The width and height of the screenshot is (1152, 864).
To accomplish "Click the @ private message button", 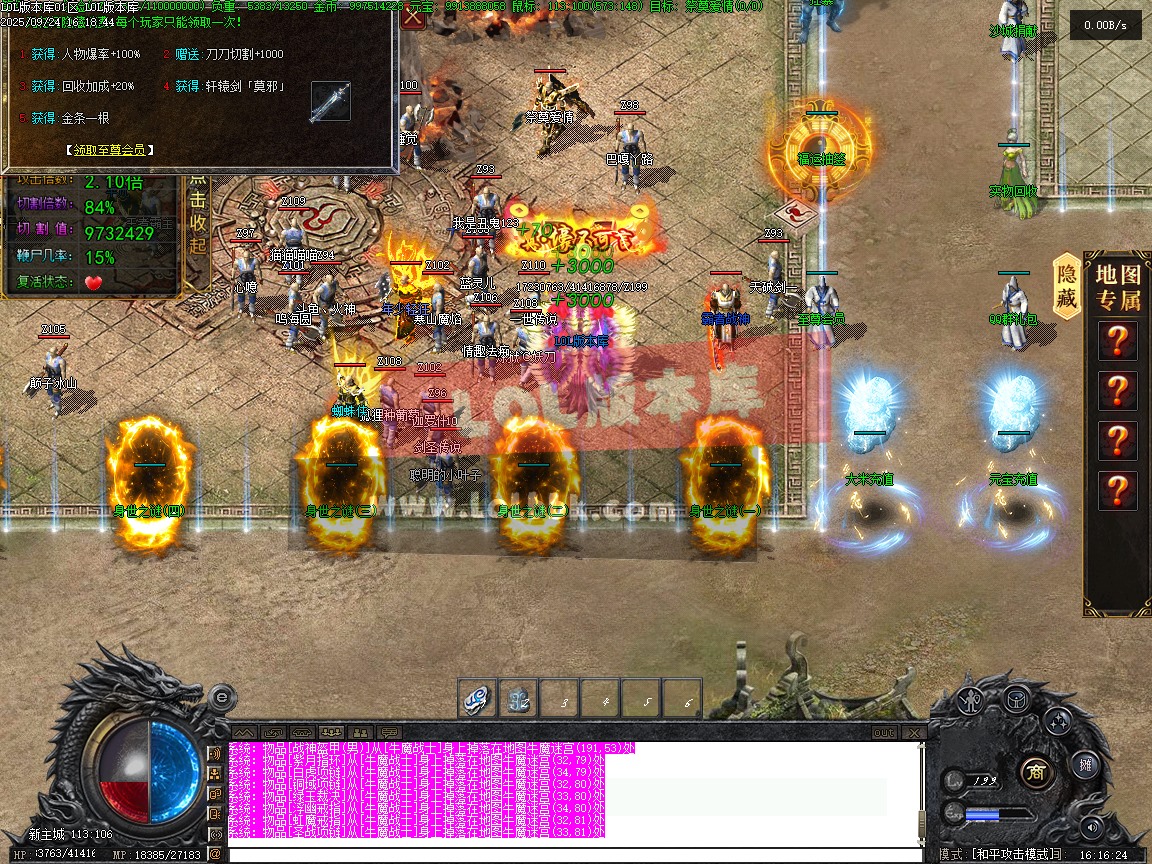I will [x=215, y=854].
